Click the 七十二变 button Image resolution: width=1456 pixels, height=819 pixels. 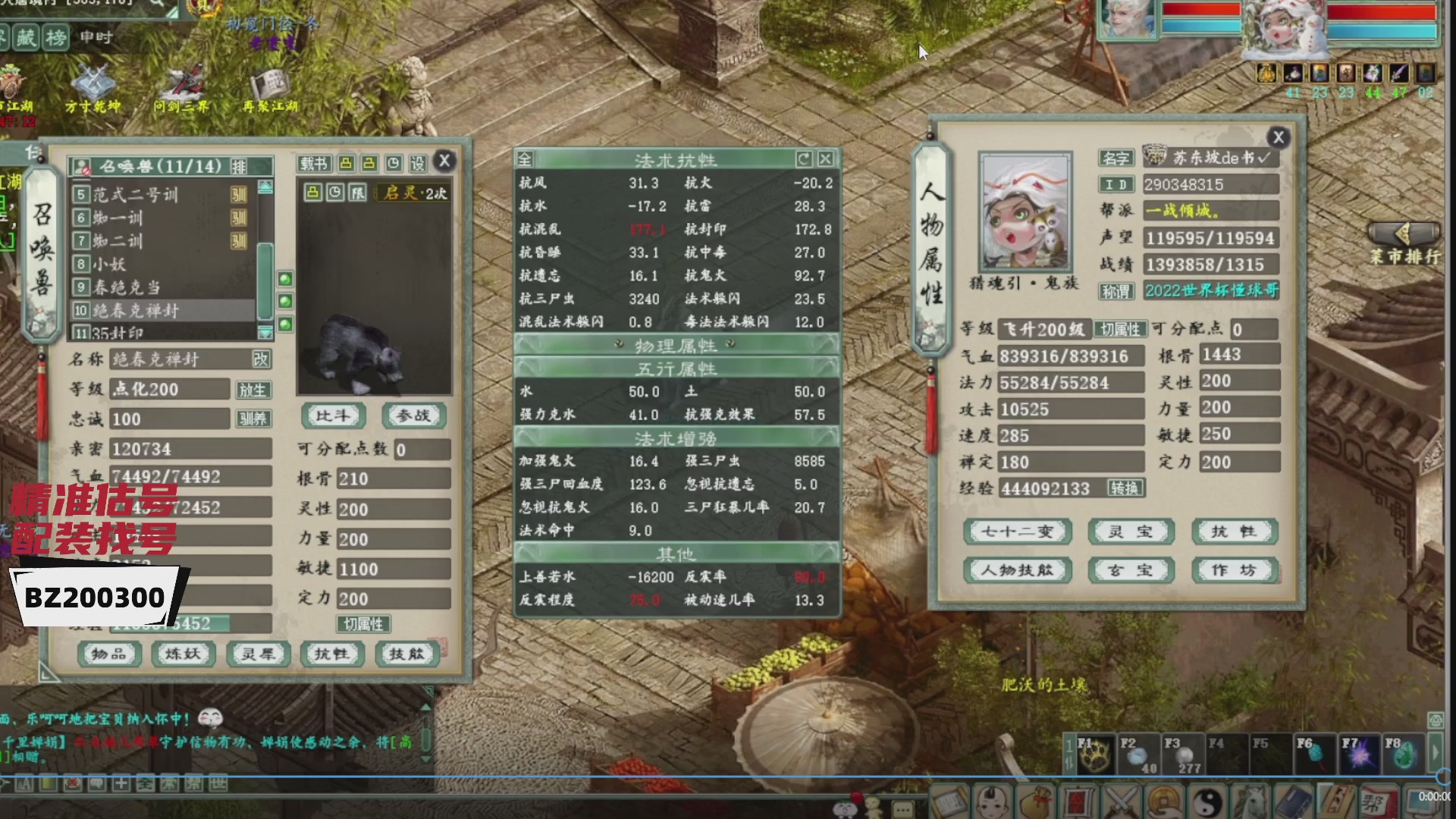[1016, 532]
